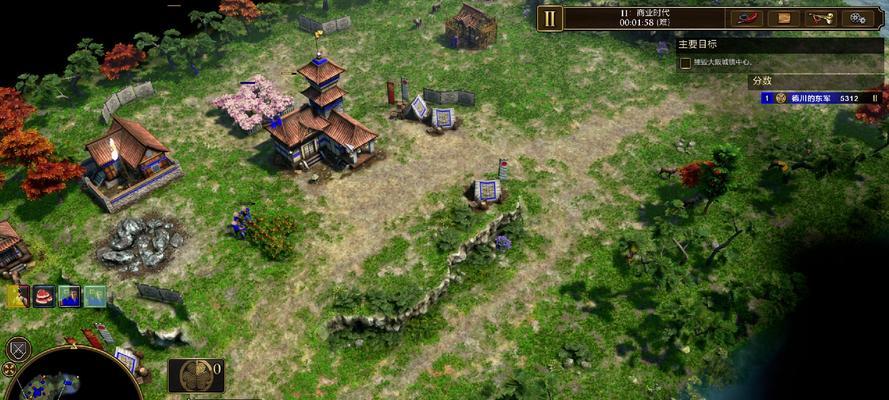Select the green unit group icon
The image size is (889, 400).
[95, 296]
